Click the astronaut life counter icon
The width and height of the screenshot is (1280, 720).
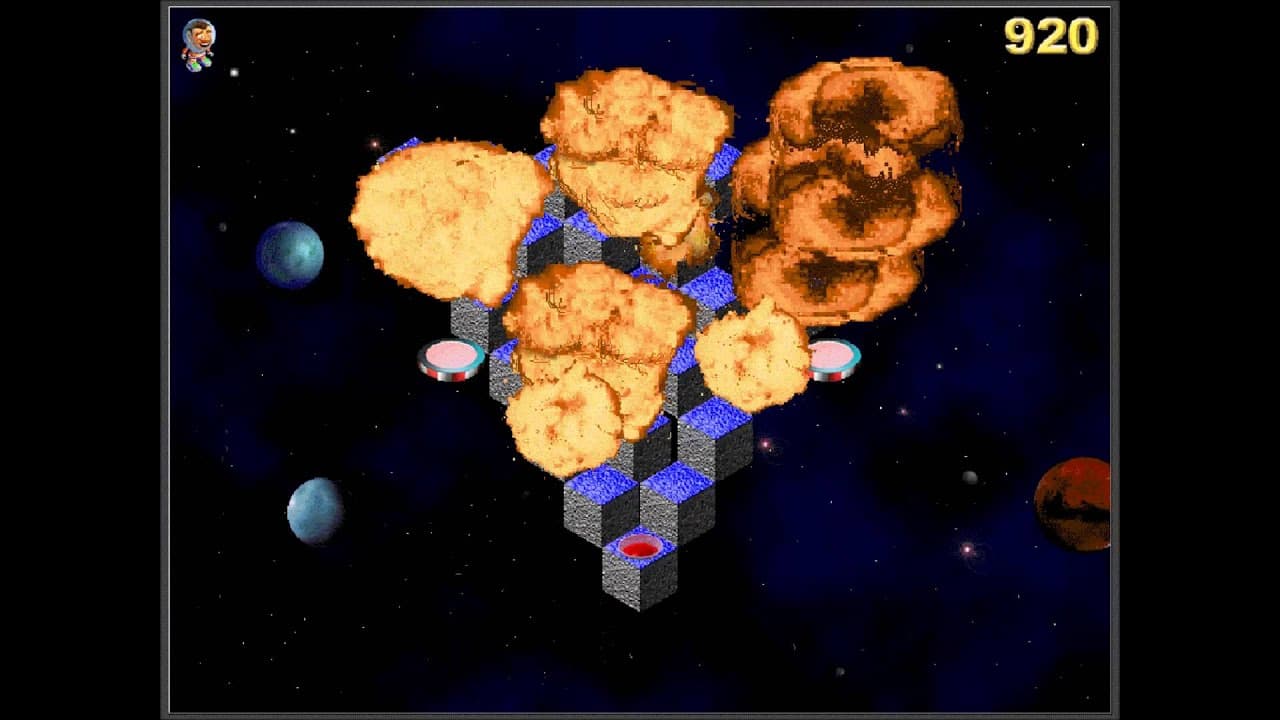(196, 44)
